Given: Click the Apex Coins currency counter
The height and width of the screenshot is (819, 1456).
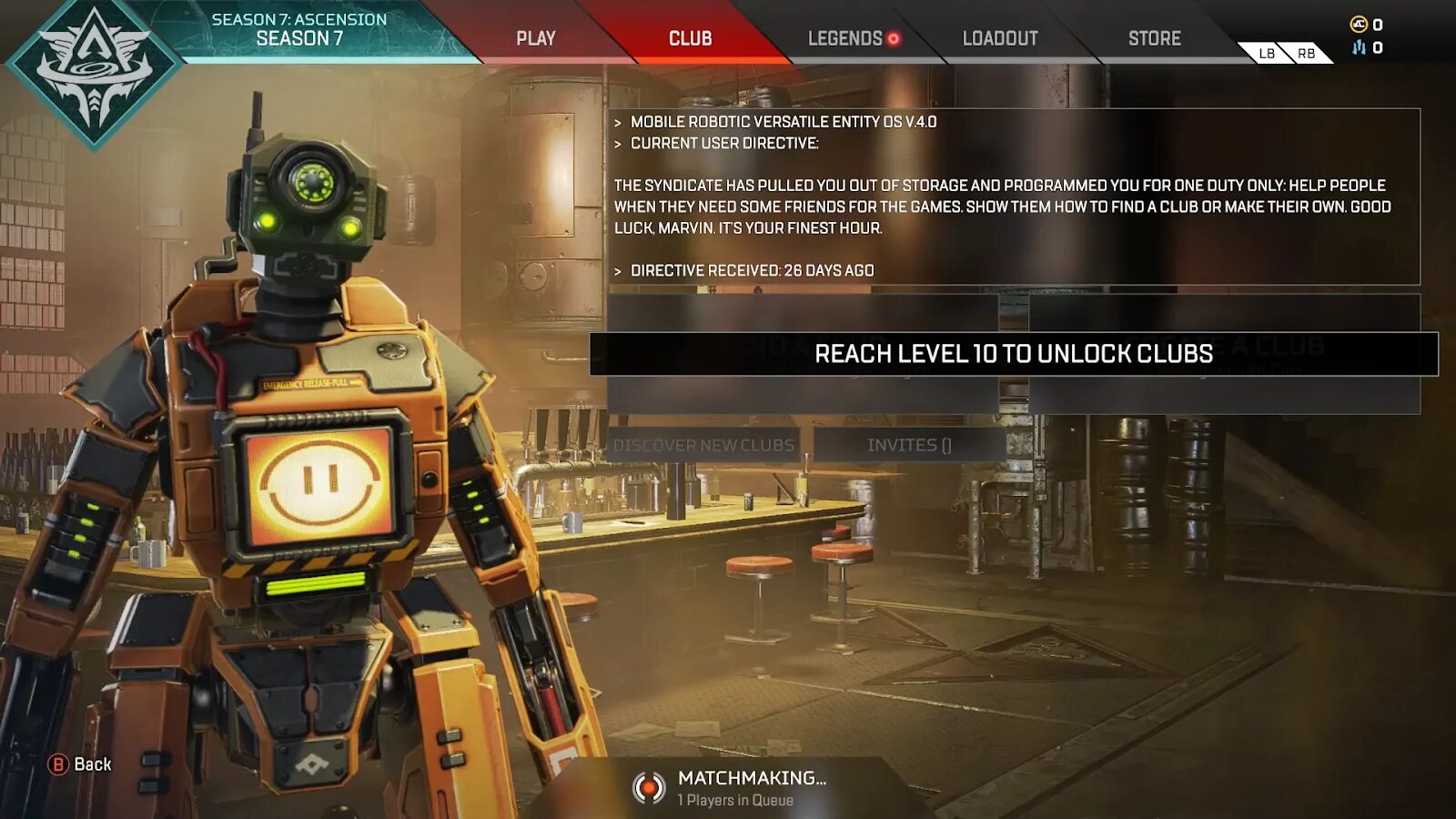Looking at the screenshot, I should click(x=1366, y=25).
